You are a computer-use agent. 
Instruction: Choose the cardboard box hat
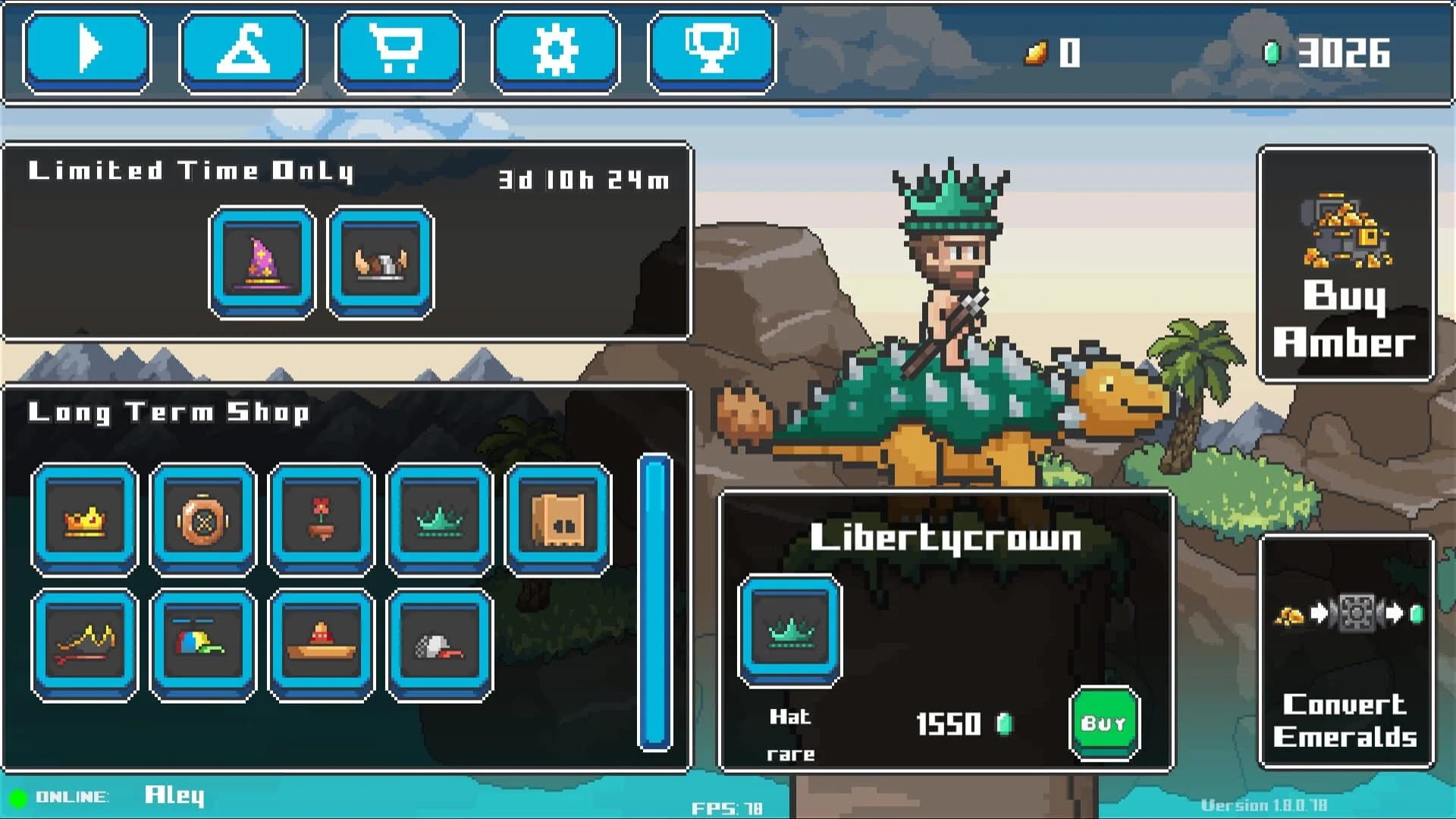point(557,519)
